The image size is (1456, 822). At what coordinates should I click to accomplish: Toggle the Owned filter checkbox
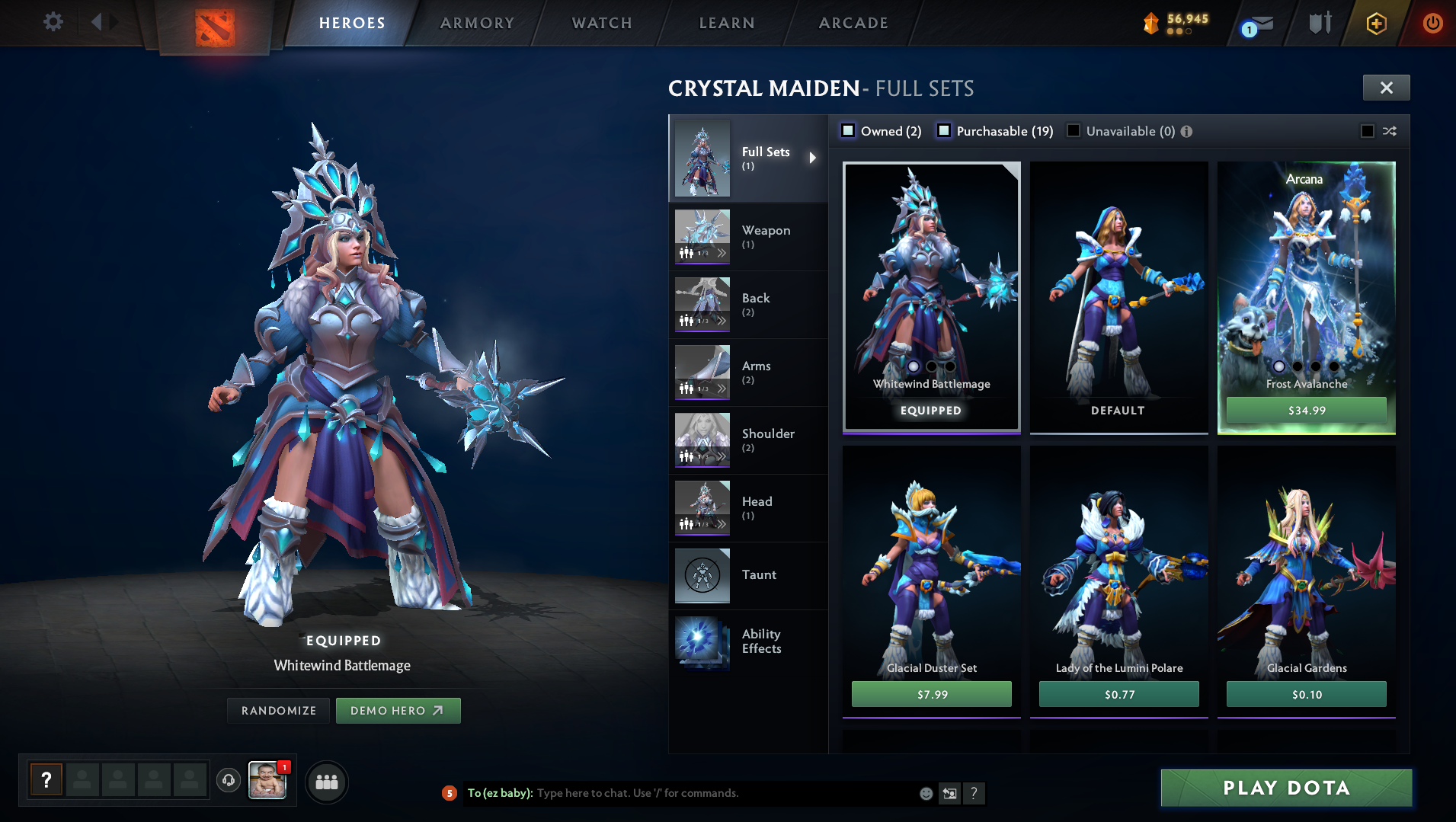pos(848,130)
